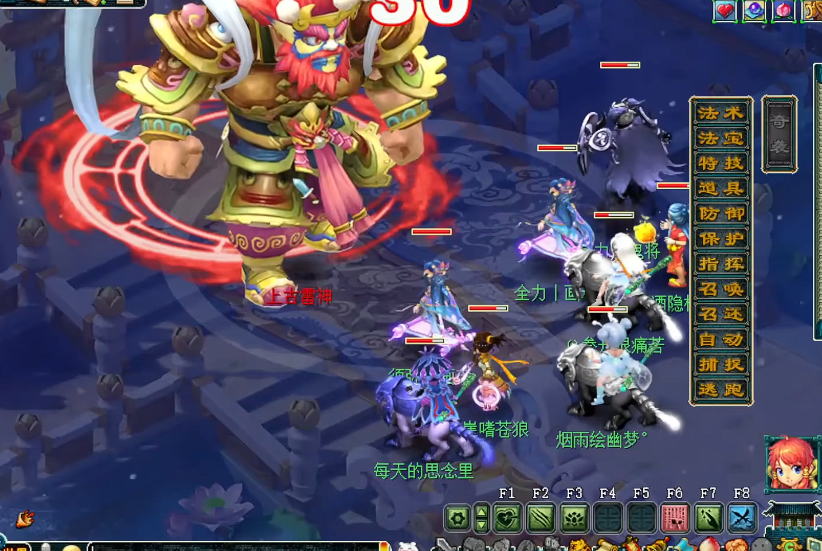
Task: Open the 道具 item menu
Action: pos(720,188)
